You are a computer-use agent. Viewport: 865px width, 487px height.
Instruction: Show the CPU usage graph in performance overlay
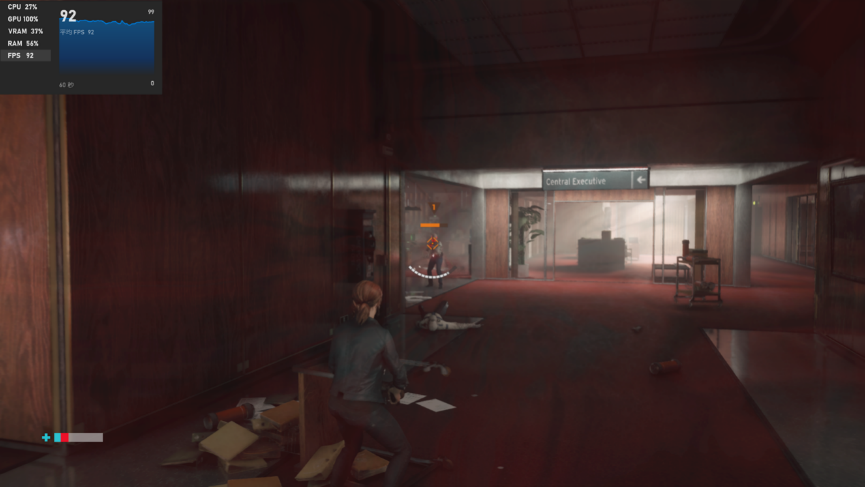[x=23, y=7]
